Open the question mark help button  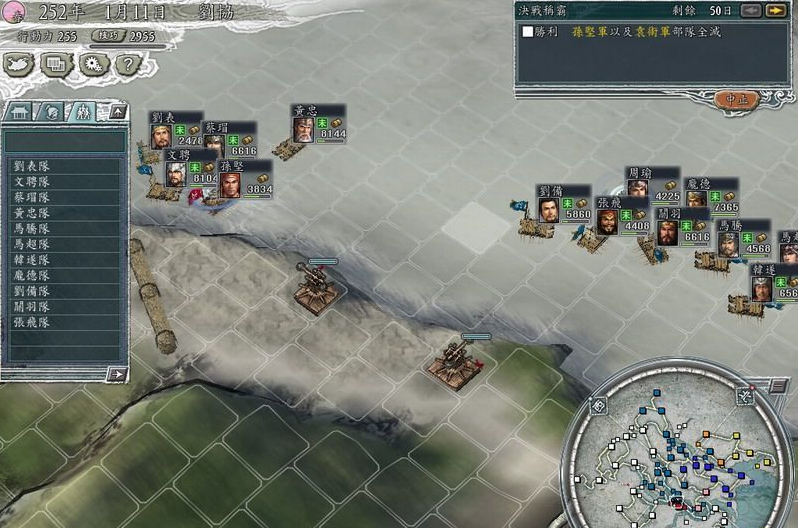pos(126,65)
